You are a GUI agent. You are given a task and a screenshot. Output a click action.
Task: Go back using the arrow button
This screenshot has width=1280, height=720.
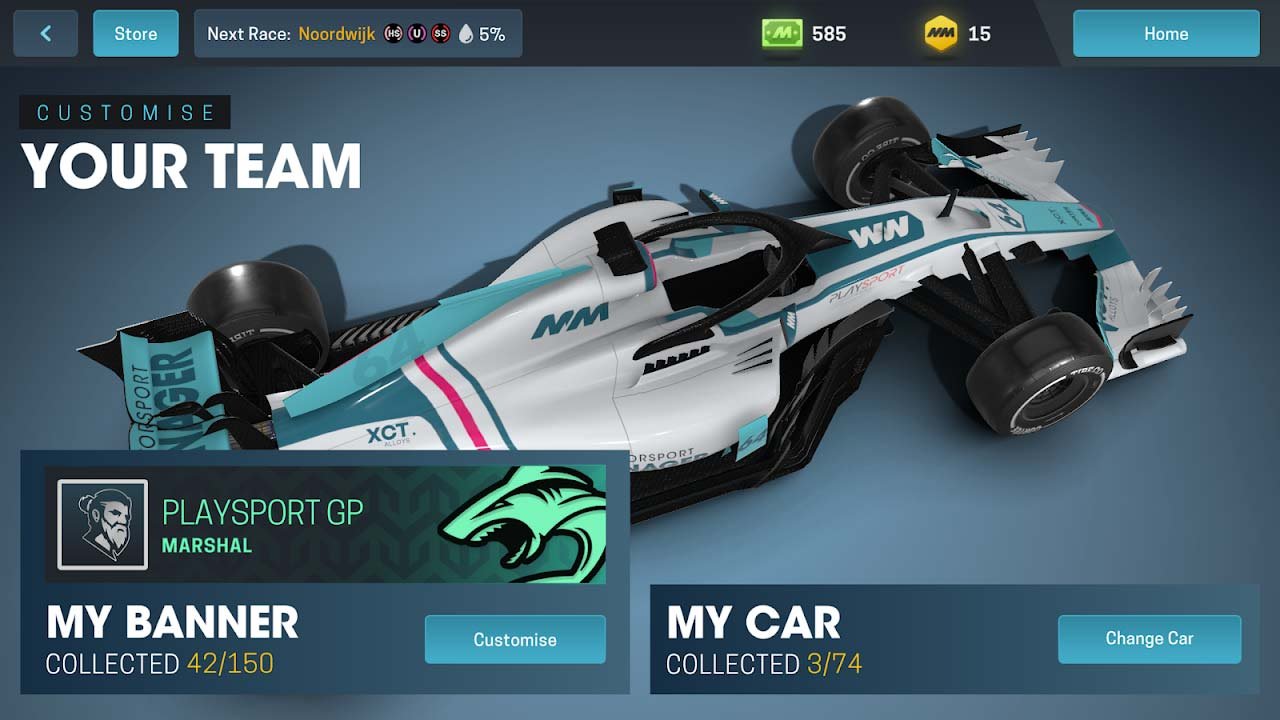point(45,34)
